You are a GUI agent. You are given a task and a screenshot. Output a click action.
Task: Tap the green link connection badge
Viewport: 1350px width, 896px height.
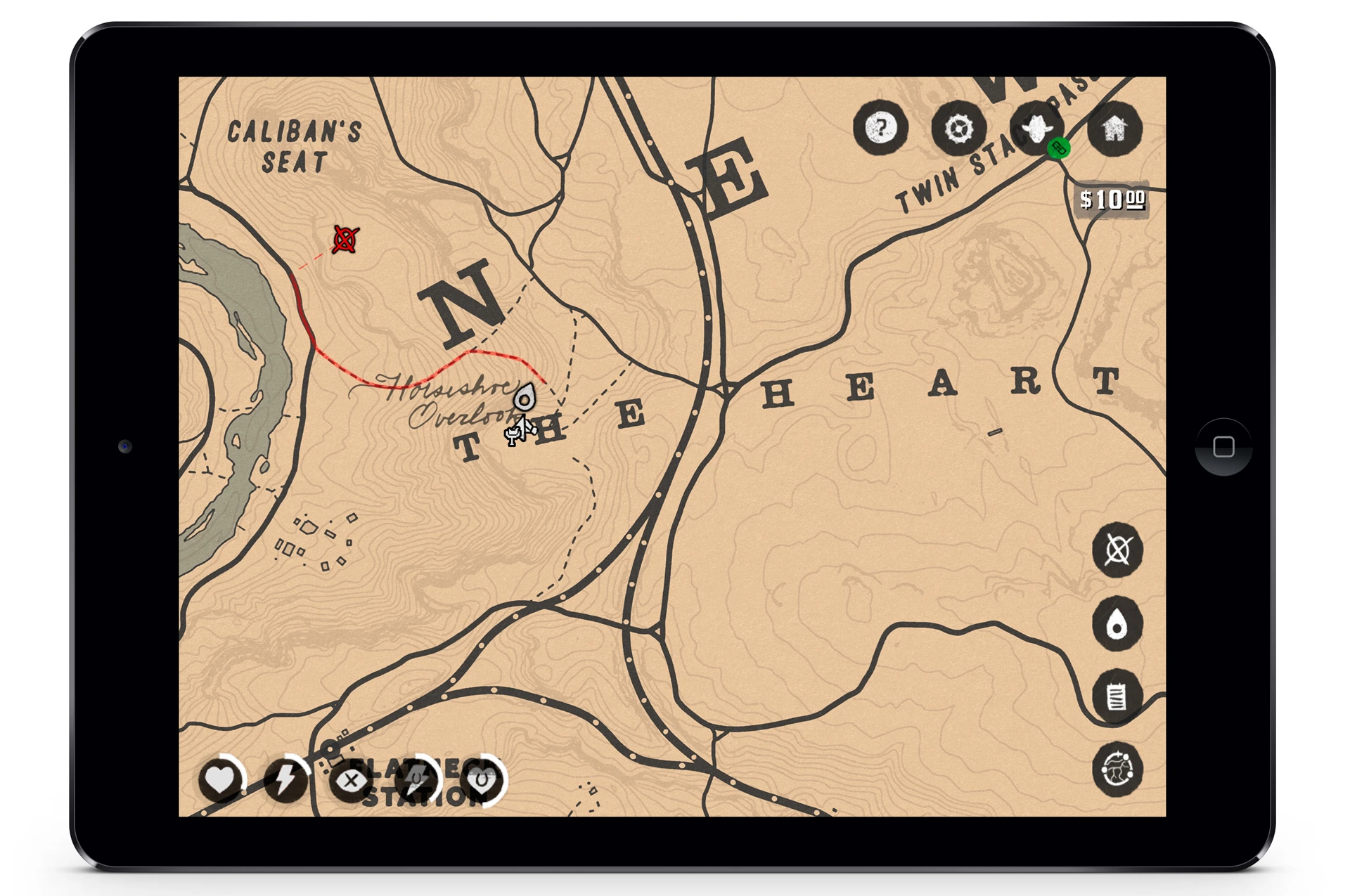point(1060,149)
